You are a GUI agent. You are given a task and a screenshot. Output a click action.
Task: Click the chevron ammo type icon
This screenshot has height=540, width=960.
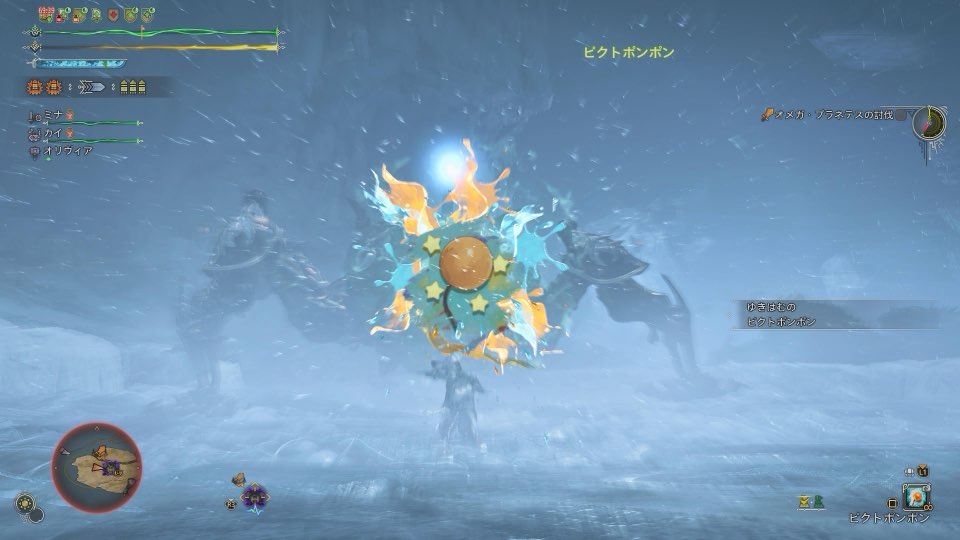pos(95,88)
